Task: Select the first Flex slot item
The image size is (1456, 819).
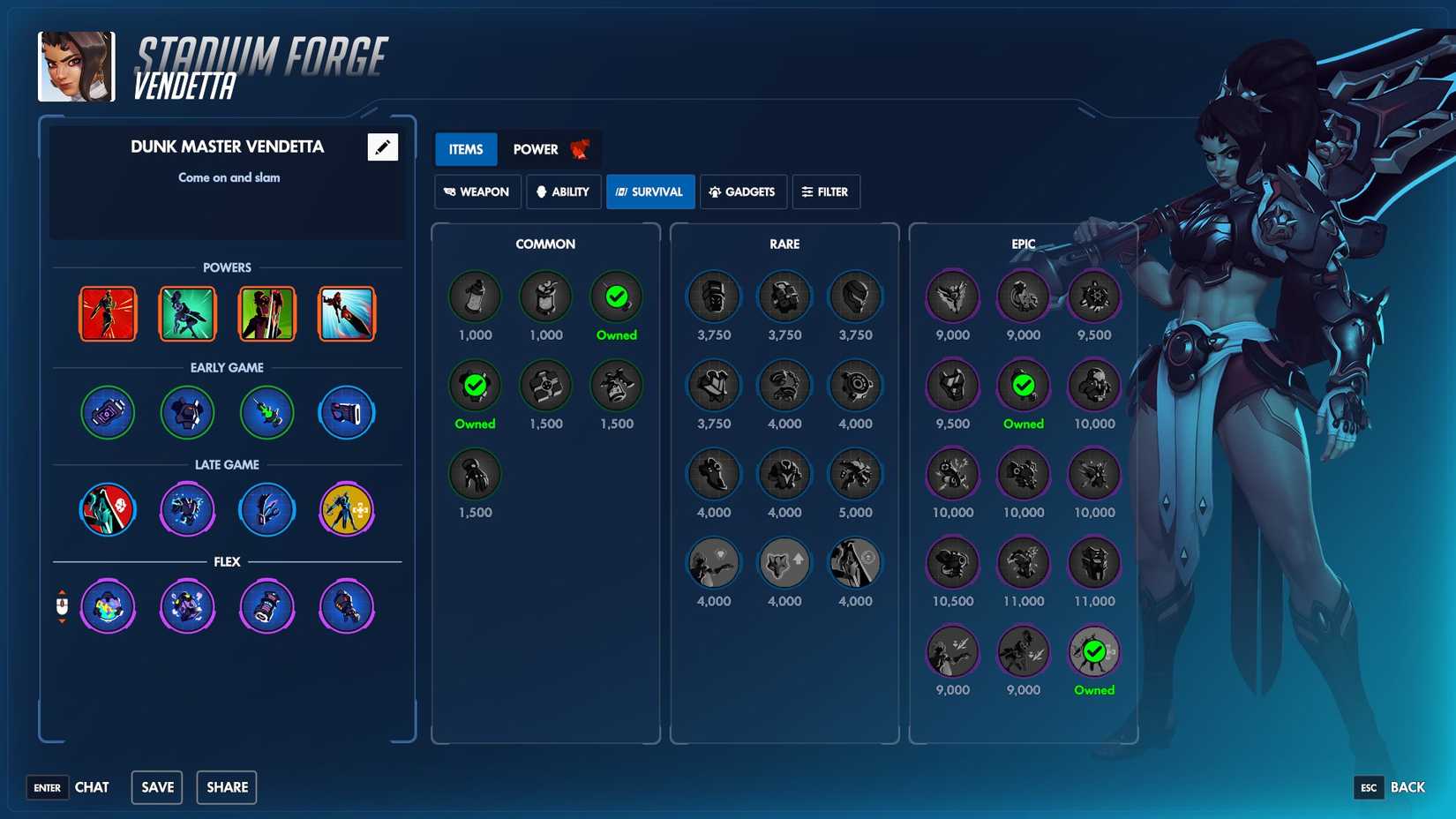Action: click(x=107, y=606)
